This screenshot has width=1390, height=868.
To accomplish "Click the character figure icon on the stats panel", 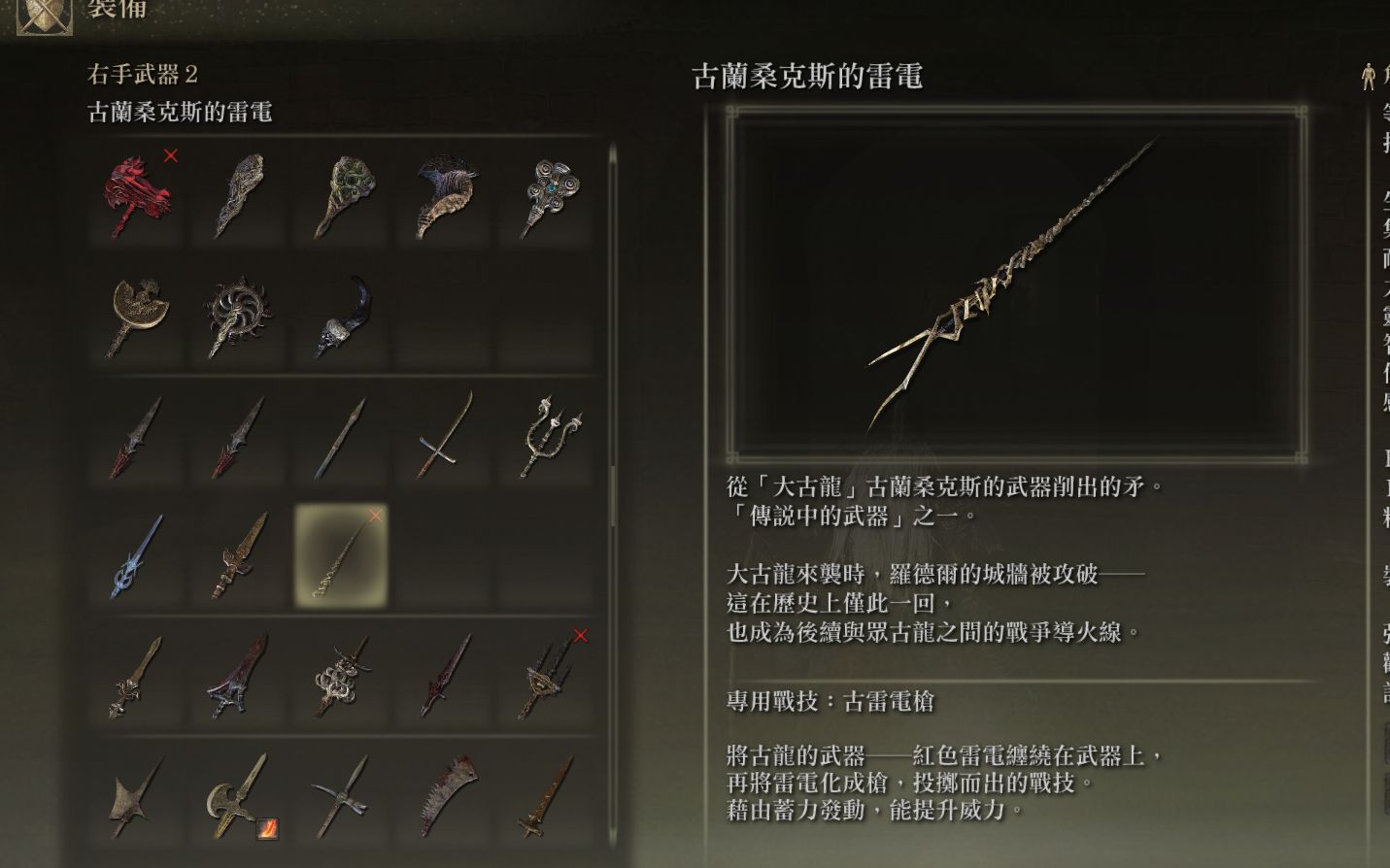I will pyautogui.click(x=1370, y=76).
